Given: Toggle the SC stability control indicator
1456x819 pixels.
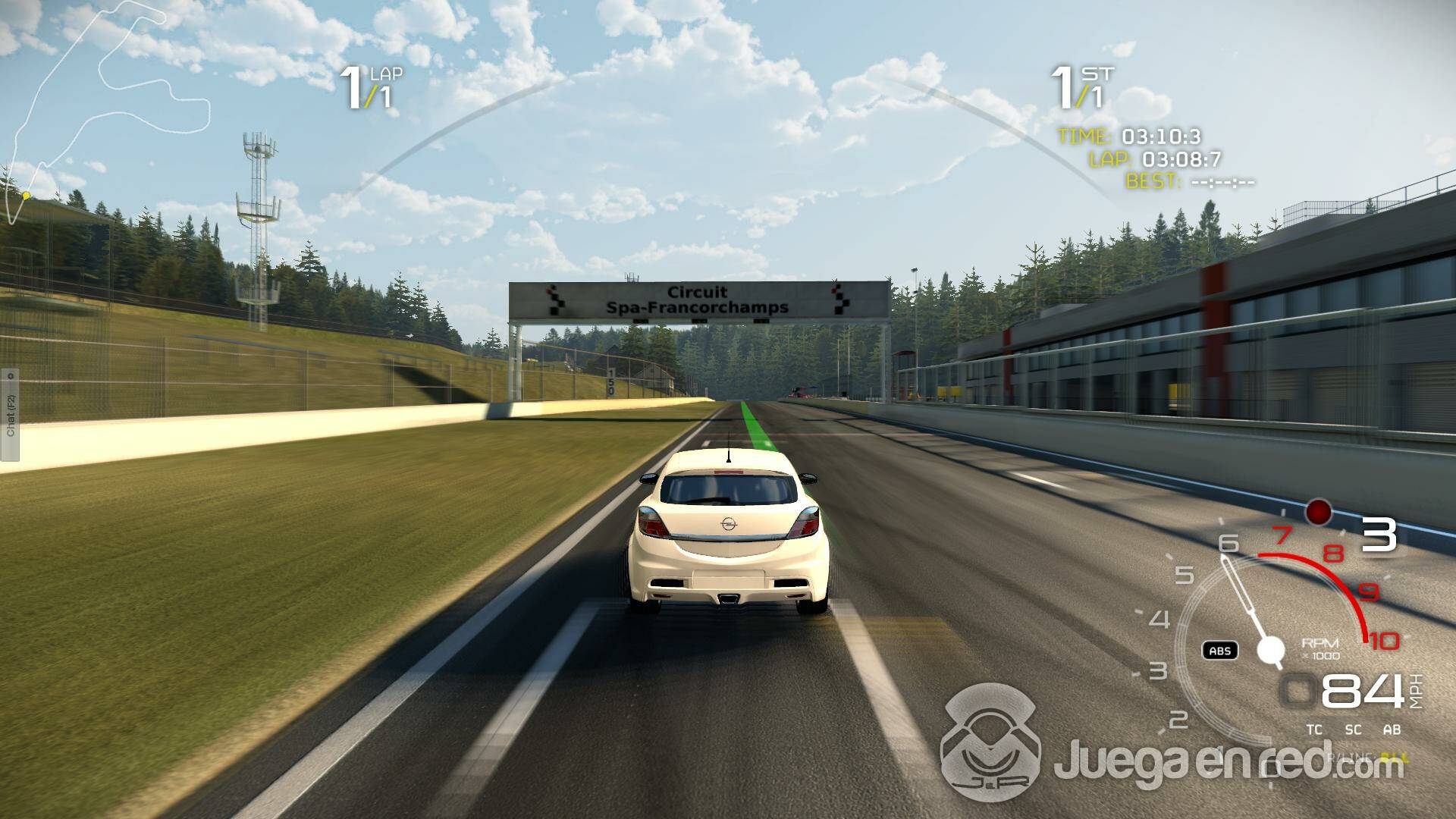Looking at the screenshot, I should click(x=1353, y=730).
